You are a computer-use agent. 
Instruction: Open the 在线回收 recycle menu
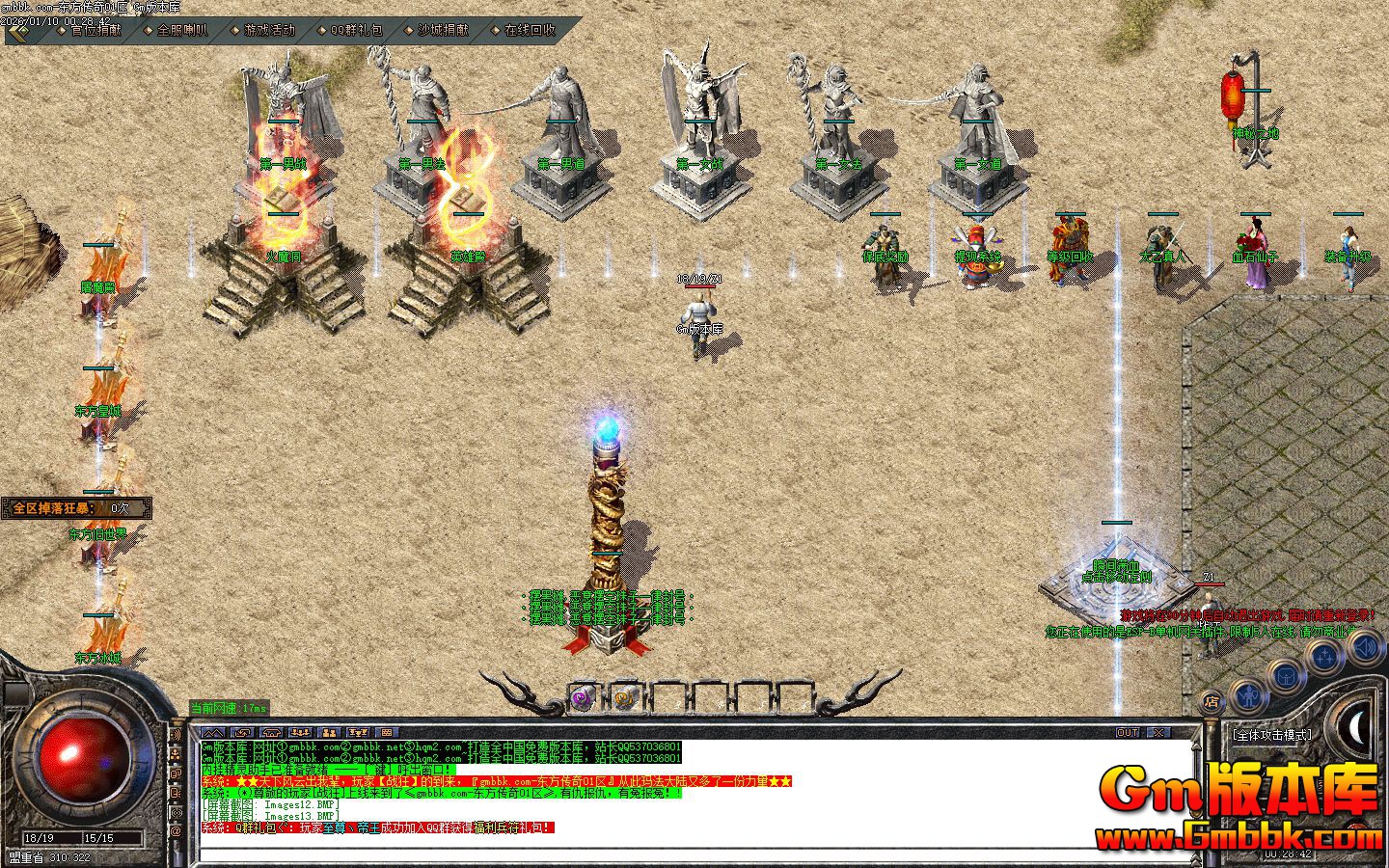tap(529, 30)
